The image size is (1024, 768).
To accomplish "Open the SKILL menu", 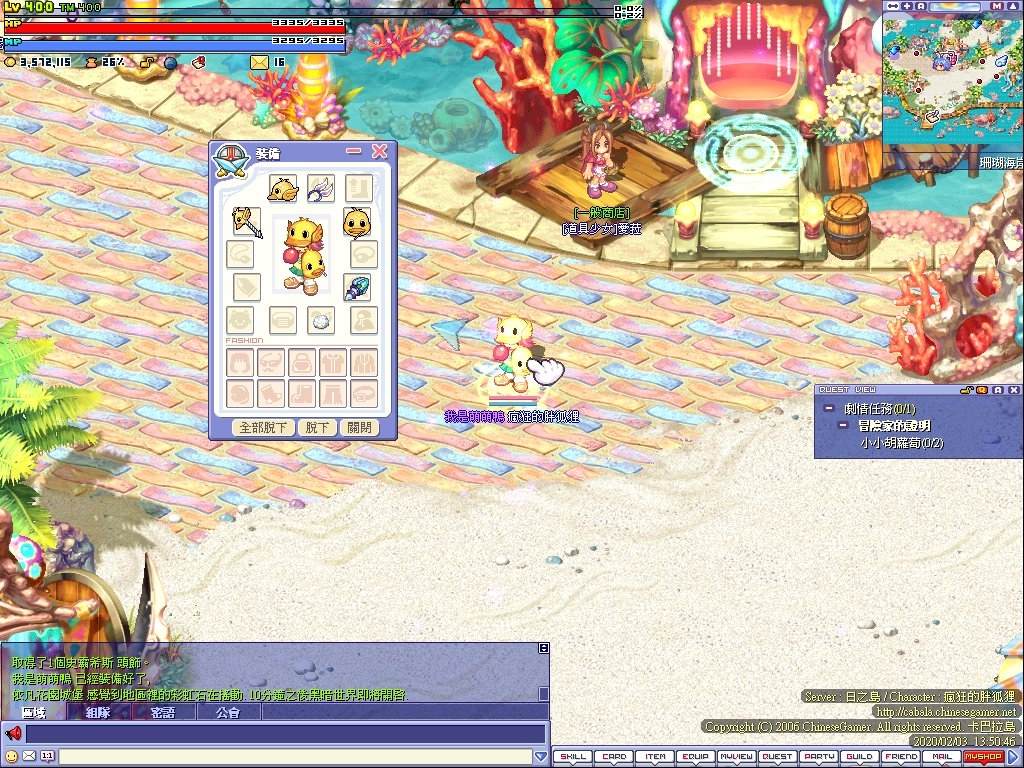I will tap(573, 757).
